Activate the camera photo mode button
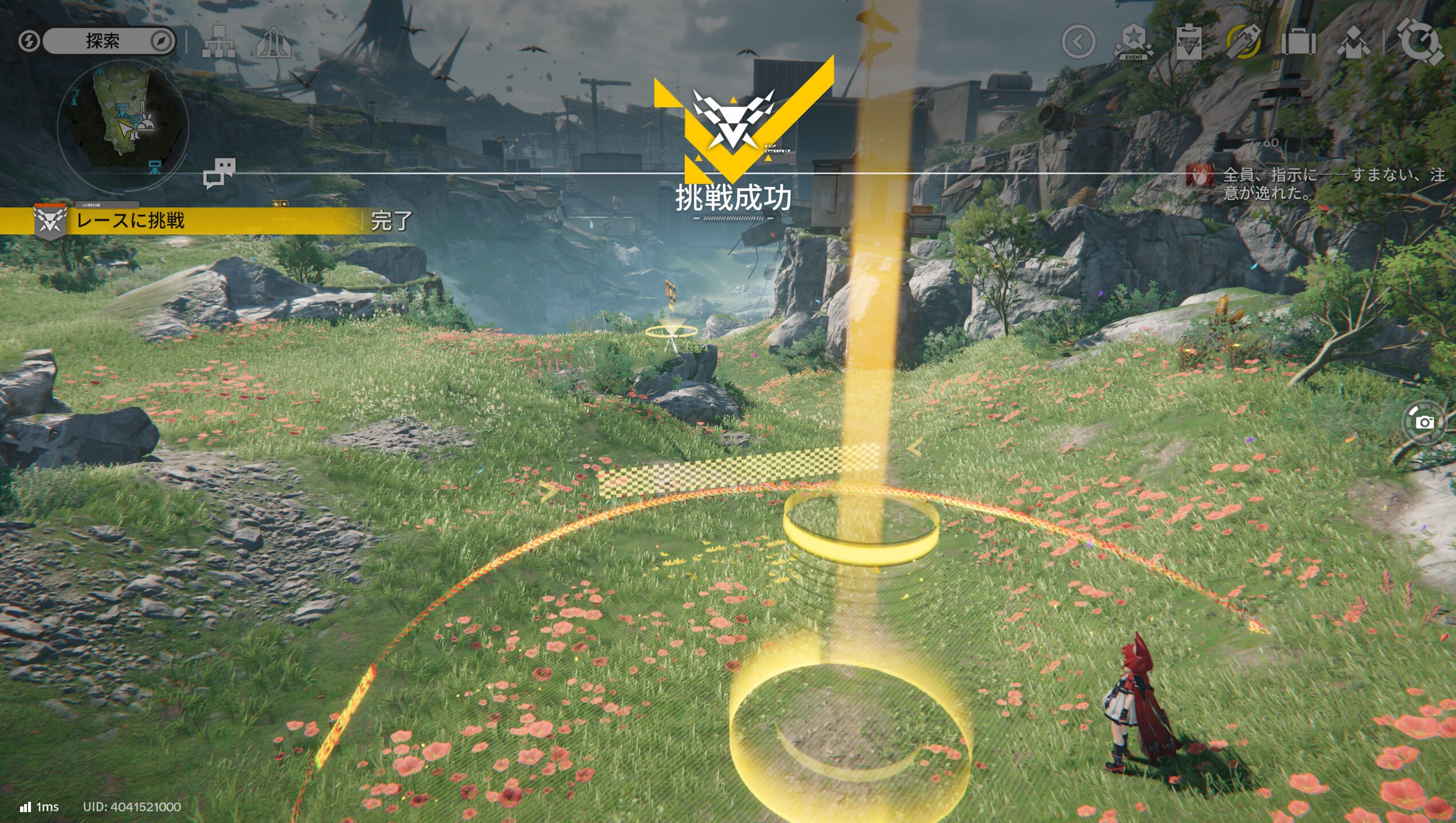Image resolution: width=1456 pixels, height=823 pixels. [x=1424, y=422]
